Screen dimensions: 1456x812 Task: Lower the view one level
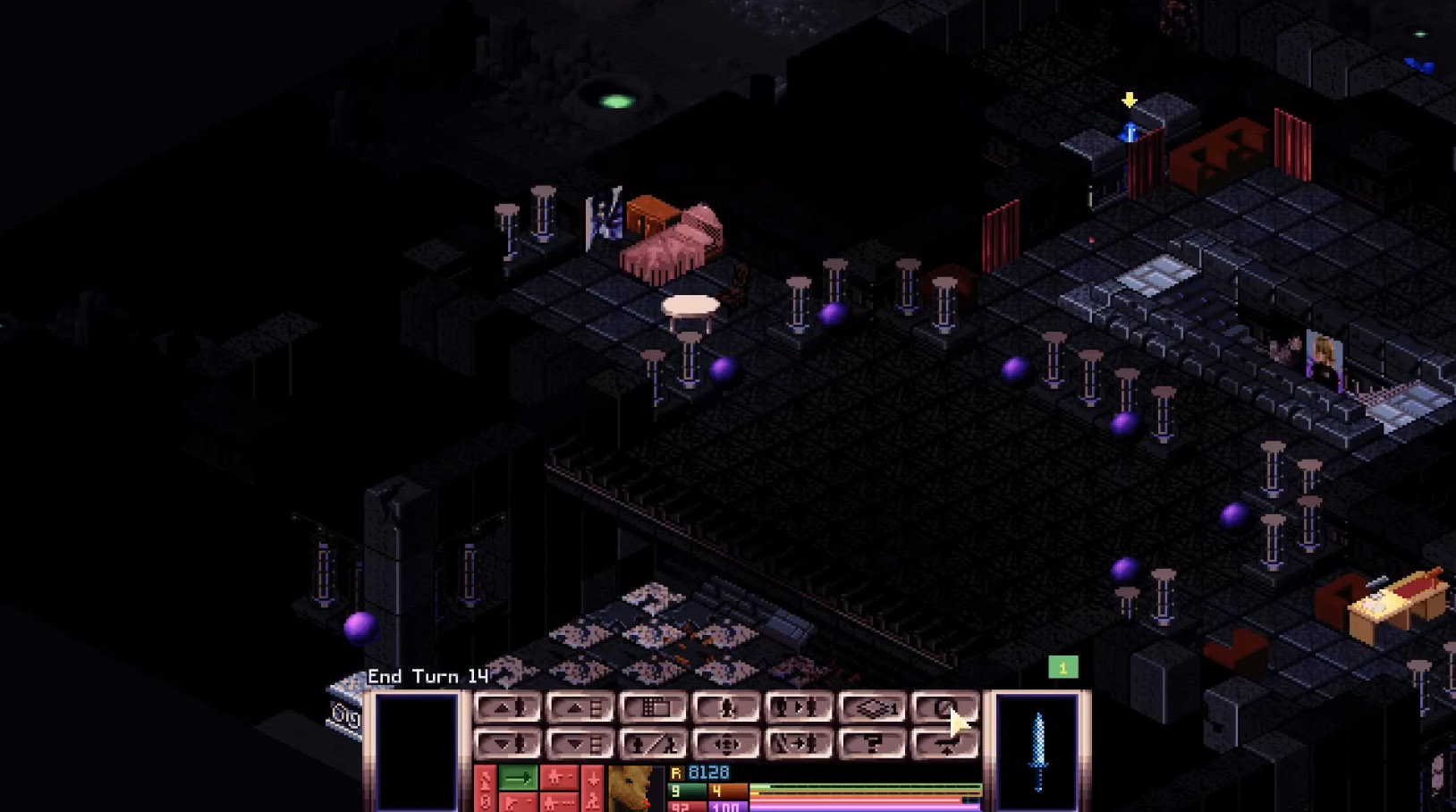pyautogui.click(x=580, y=744)
